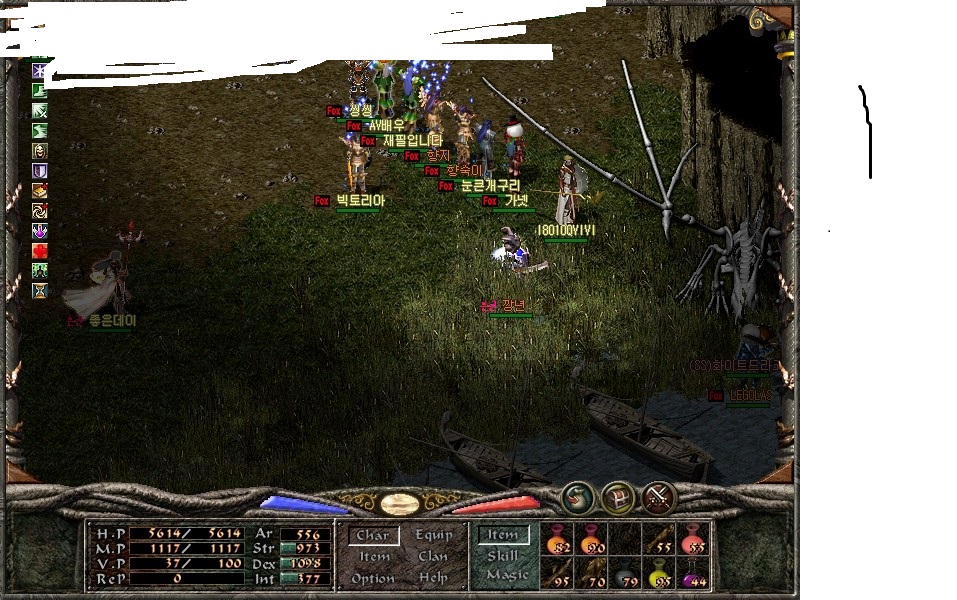Open the Option menu
Viewport: 957px width, 600px height.
372,578
